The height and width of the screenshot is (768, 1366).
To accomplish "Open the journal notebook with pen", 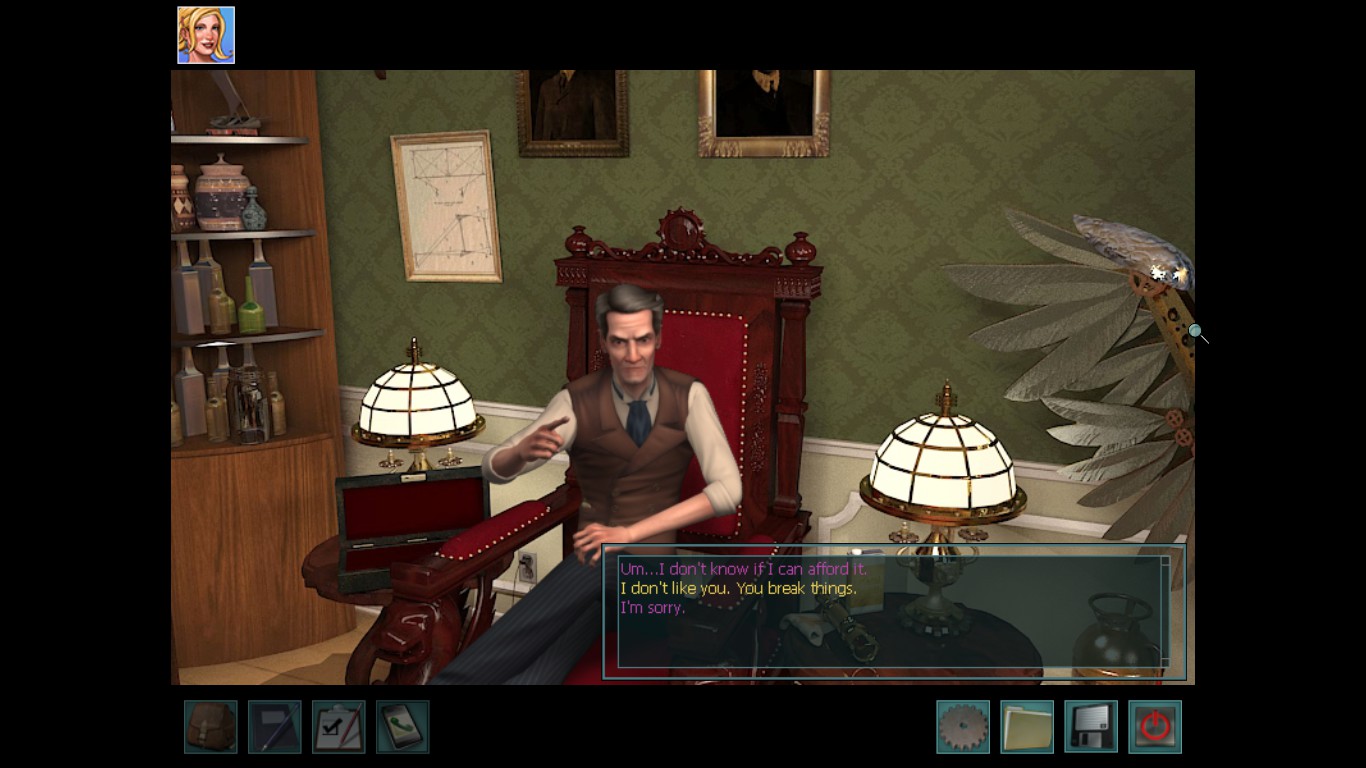I will (275, 727).
